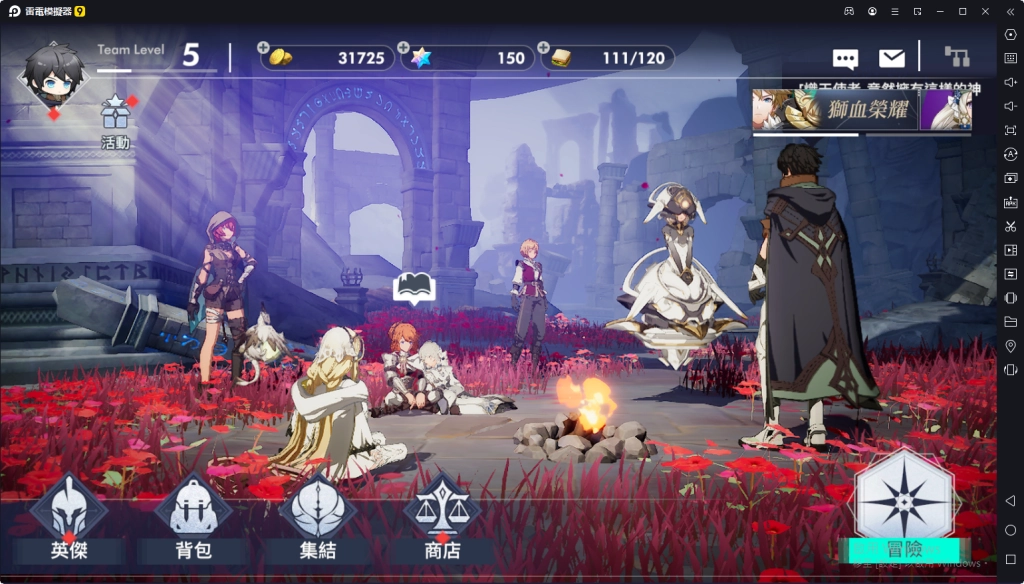Open the chat speech bubble

point(845,59)
